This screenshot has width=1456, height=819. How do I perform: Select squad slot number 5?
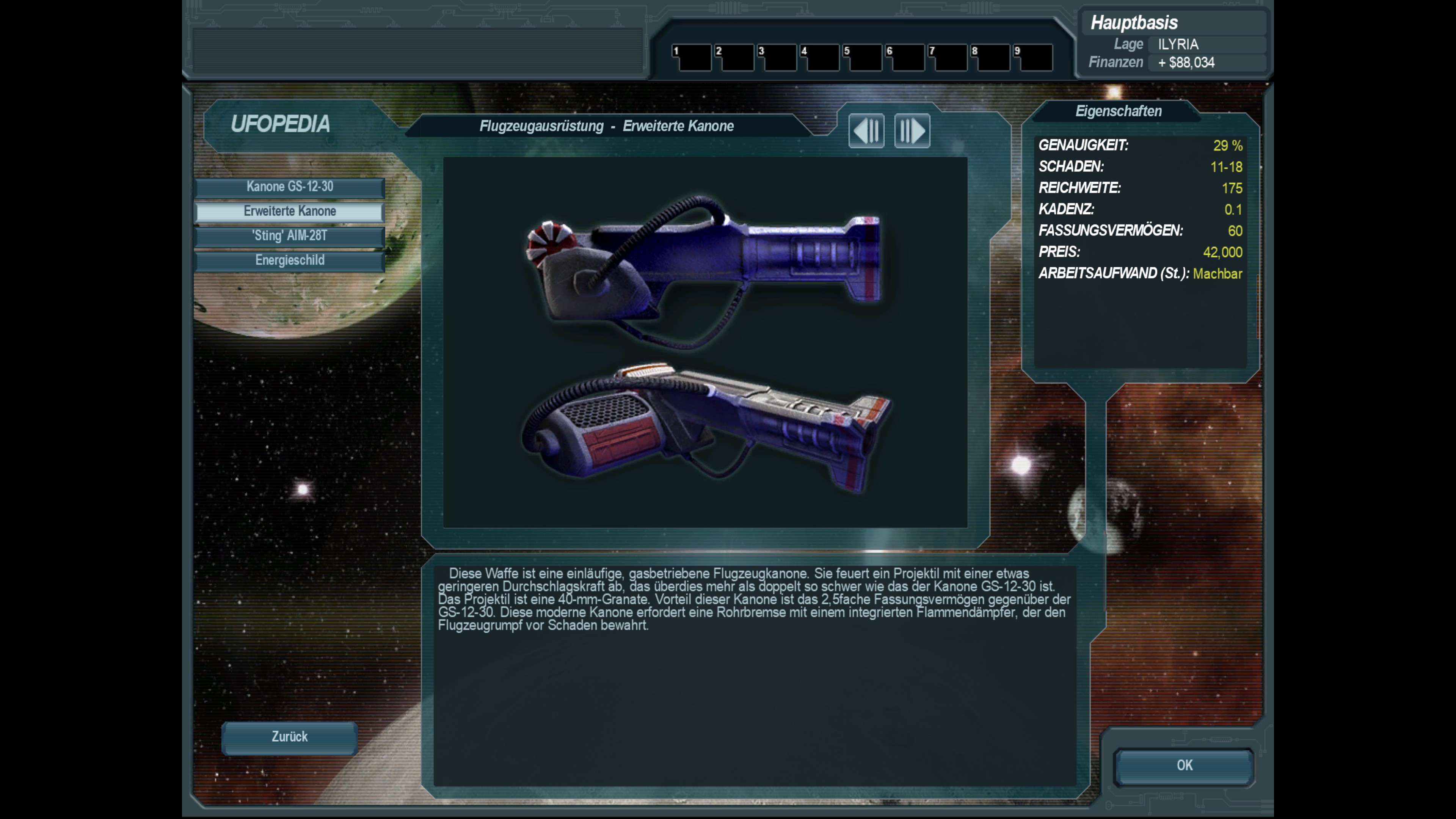tap(862, 58)
